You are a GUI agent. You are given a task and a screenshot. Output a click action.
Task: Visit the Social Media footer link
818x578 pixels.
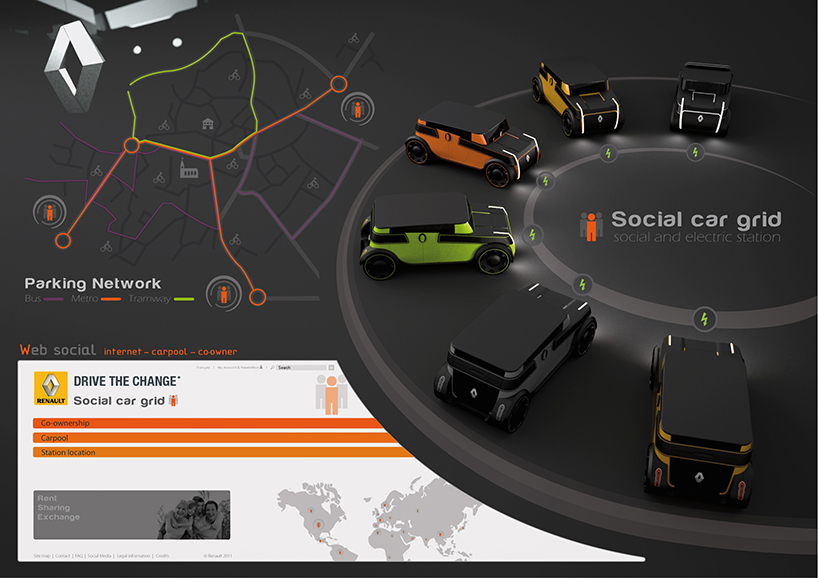pyautogui.click(x=99, y=554)
